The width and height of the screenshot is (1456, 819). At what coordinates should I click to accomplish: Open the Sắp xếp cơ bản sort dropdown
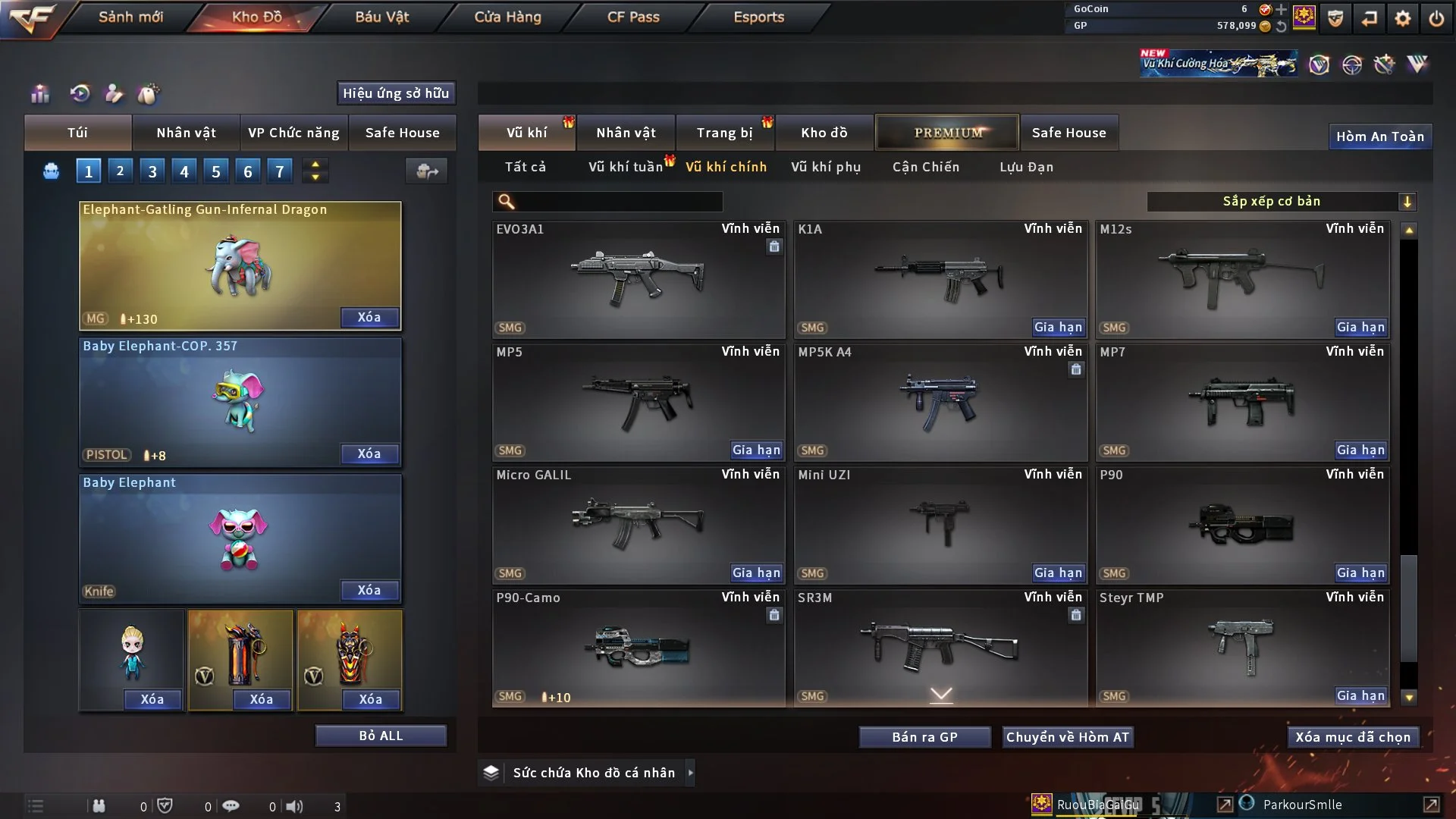1282,202
